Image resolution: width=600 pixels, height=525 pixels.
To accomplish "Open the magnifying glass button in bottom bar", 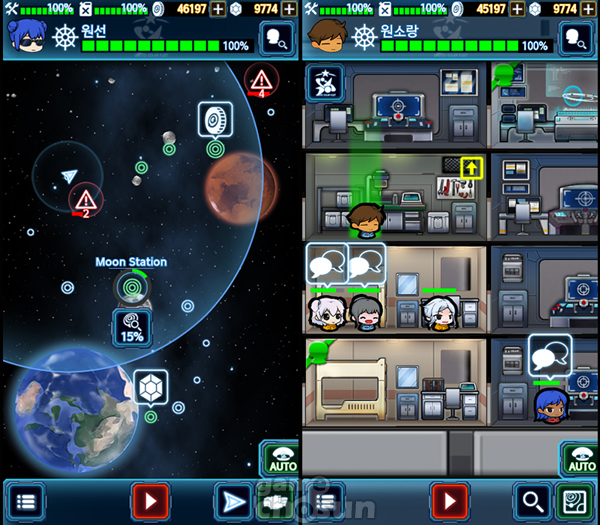I will pos(531,500).
